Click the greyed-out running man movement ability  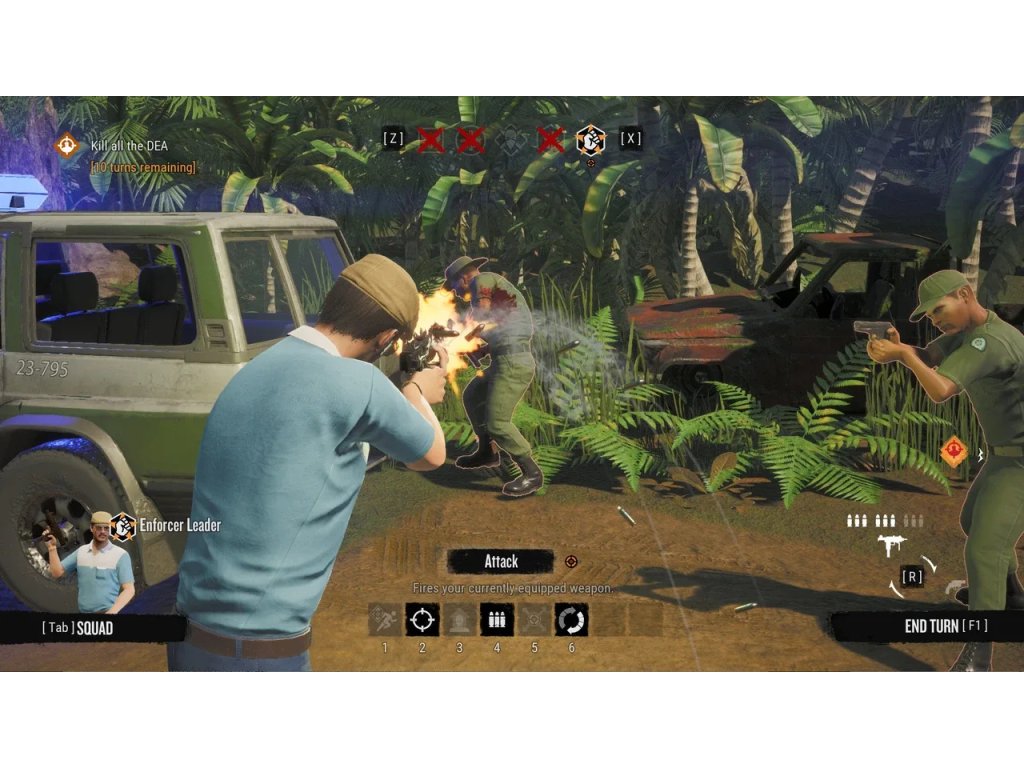[385, 620]
